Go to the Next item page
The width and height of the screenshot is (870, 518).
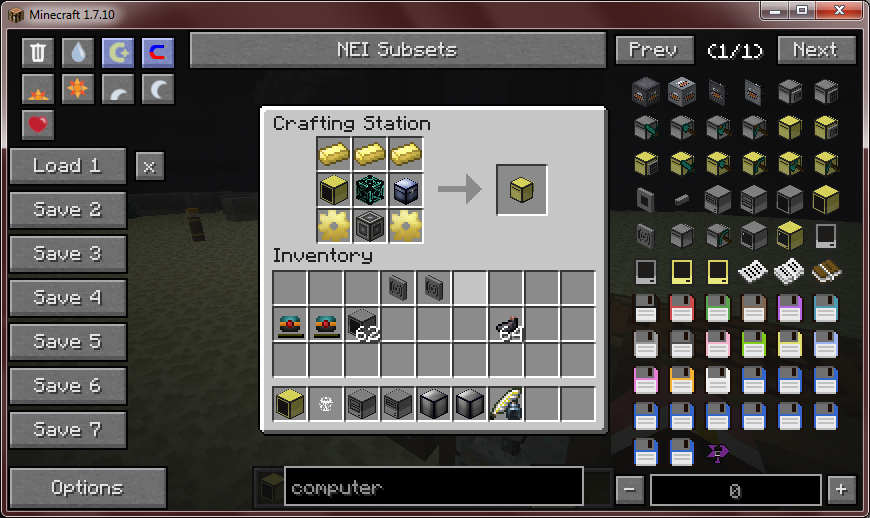[815, 50]
